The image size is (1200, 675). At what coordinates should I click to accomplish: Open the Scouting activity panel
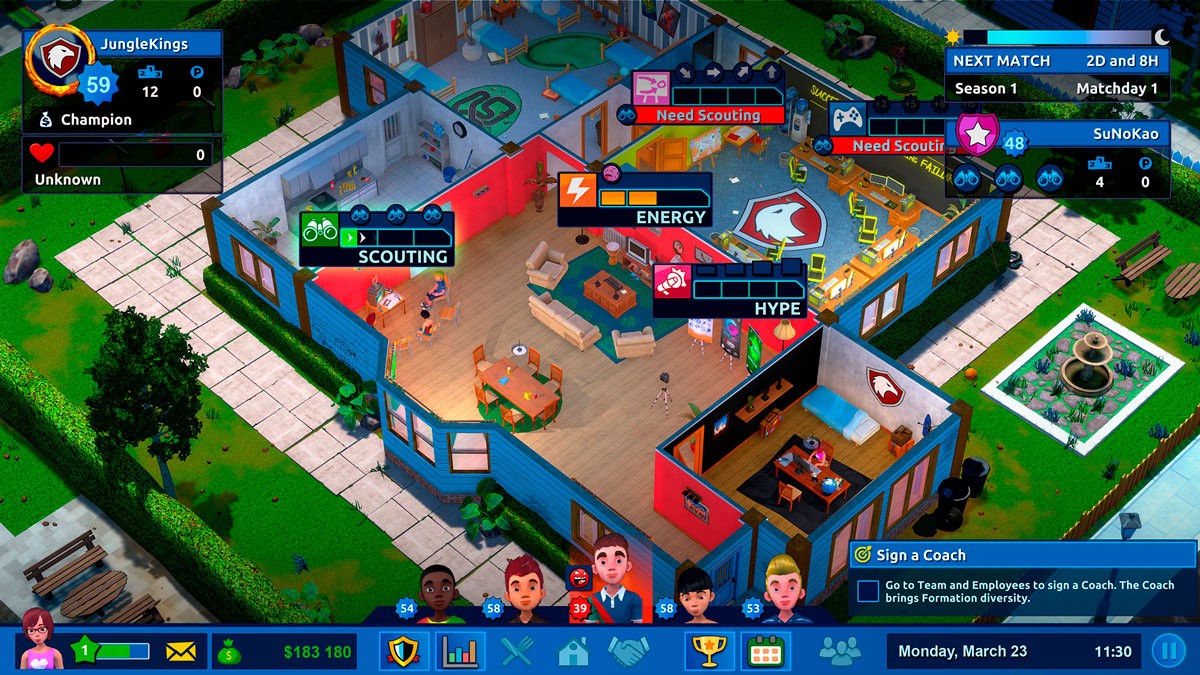click(376, 240)
